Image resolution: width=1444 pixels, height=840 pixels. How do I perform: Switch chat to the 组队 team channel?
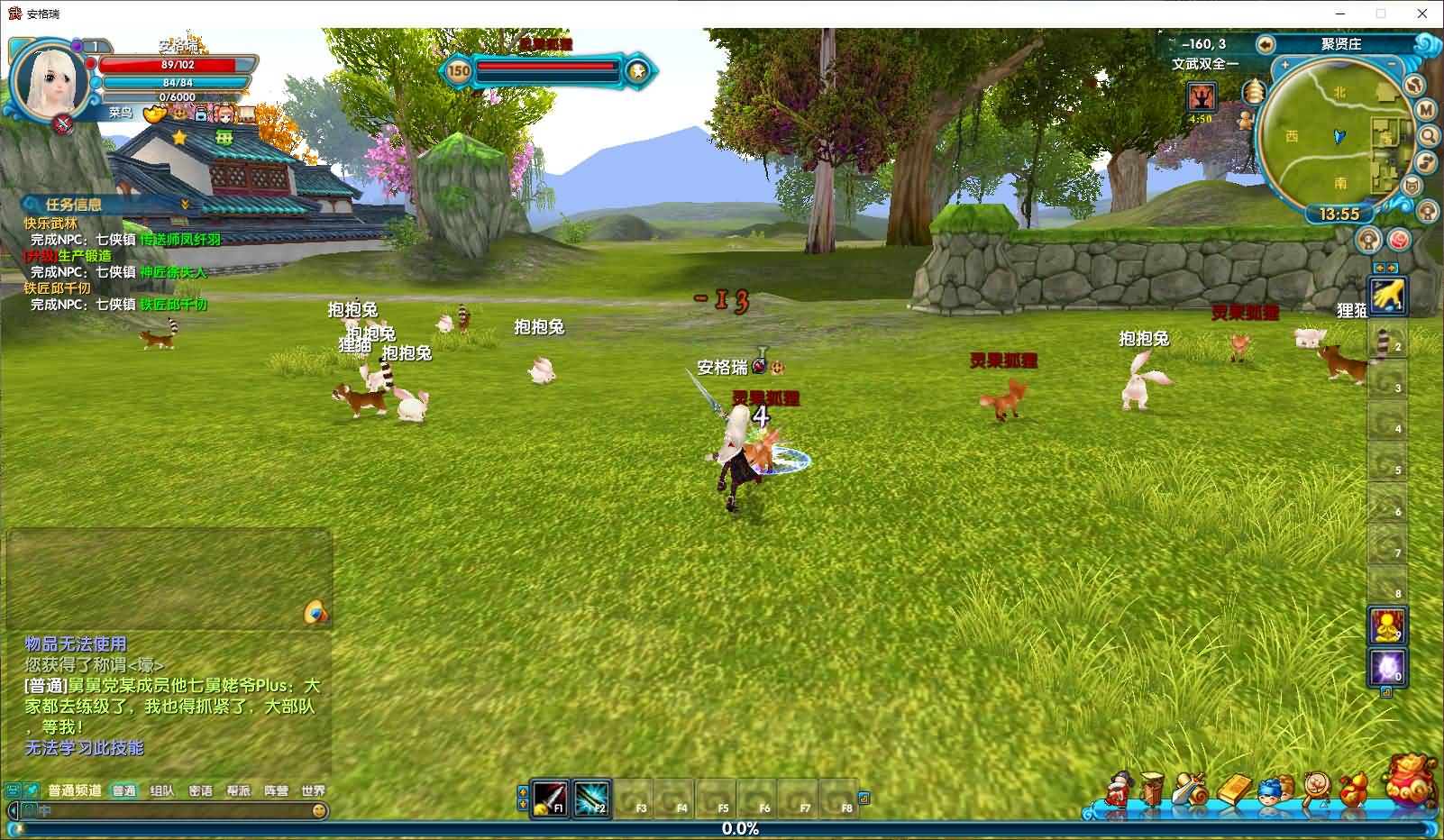pyautogui.click(x=162, y=790)
